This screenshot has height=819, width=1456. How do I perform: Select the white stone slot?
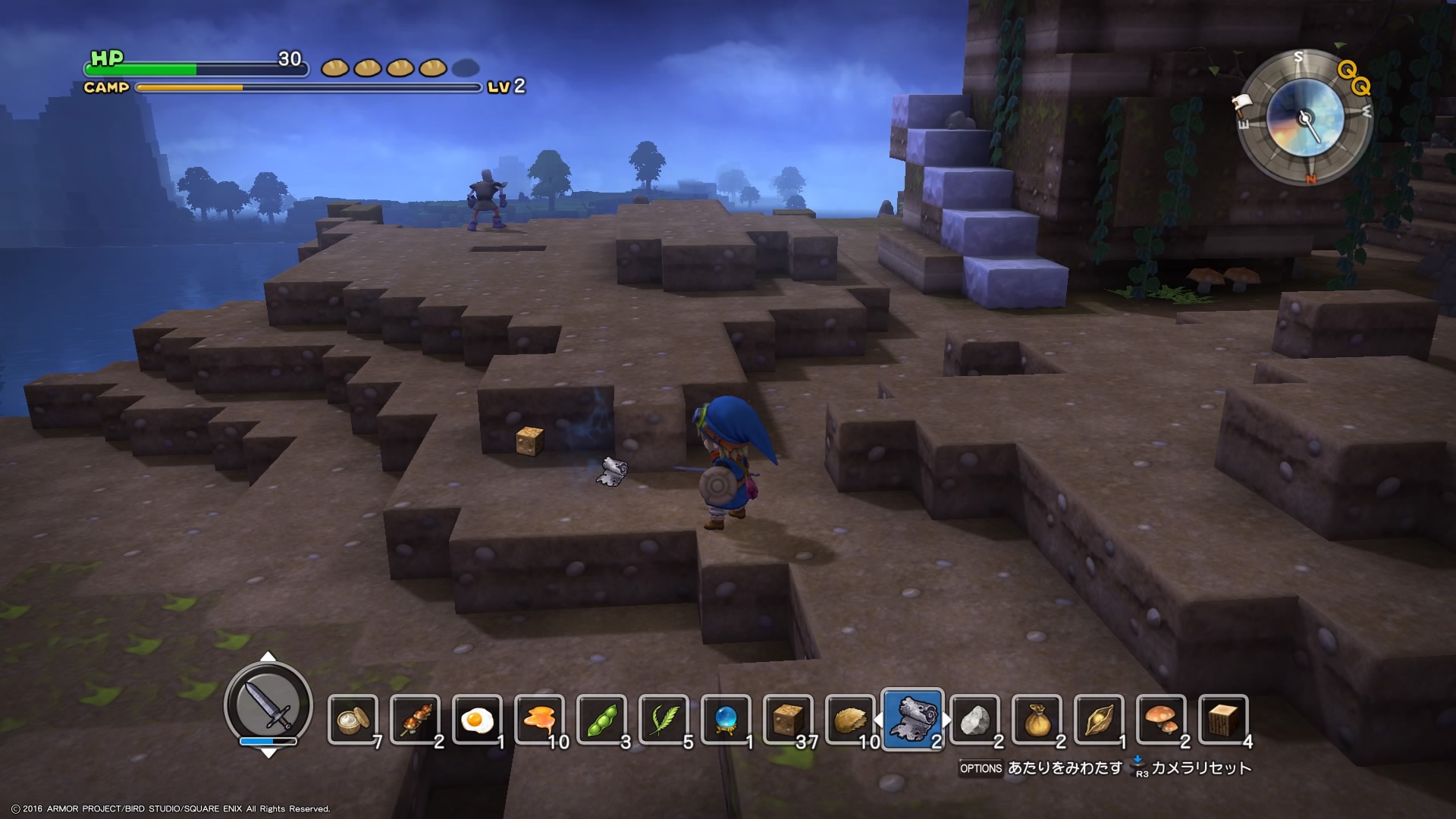click(974, 720)
